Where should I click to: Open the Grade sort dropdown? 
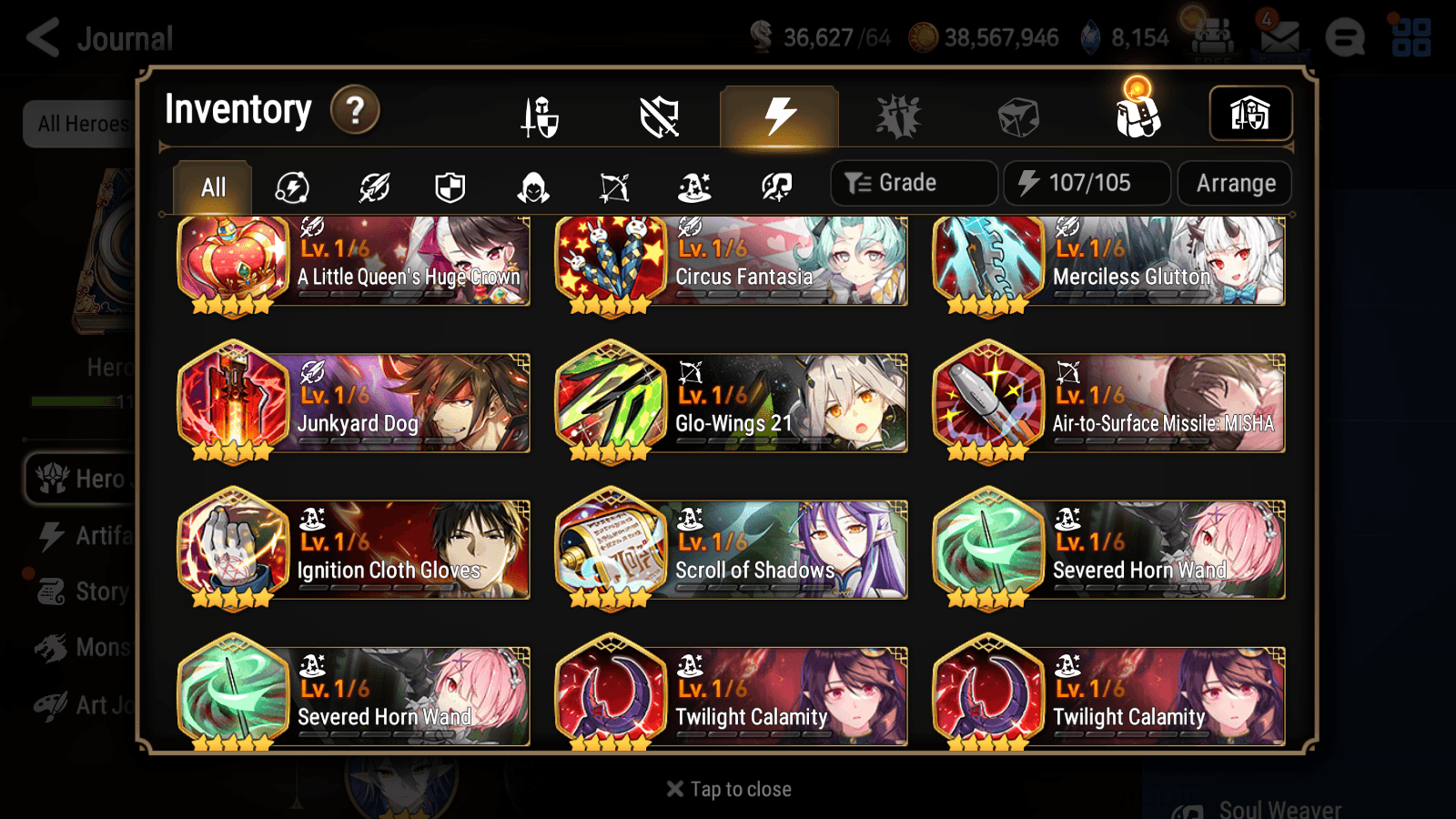pos(913,182)
